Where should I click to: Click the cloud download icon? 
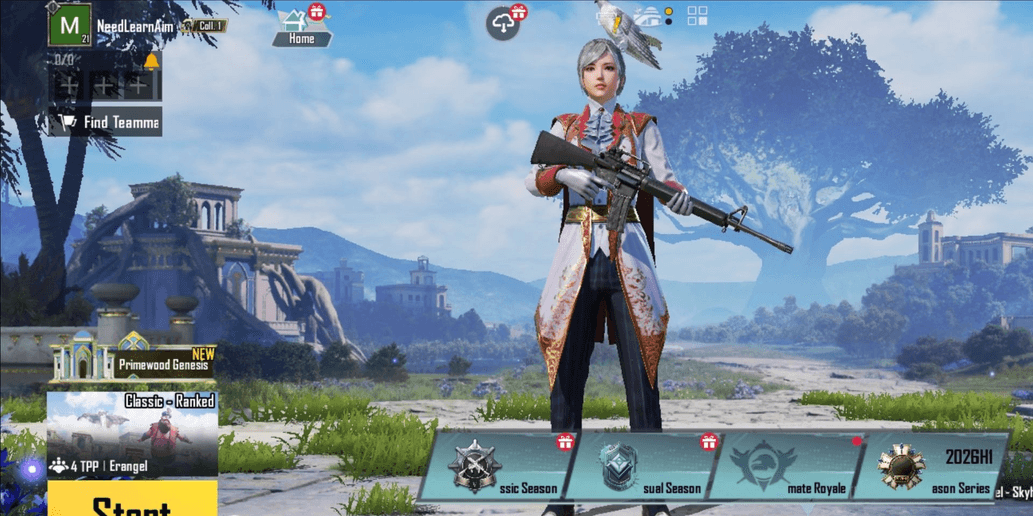coord(504,24)
